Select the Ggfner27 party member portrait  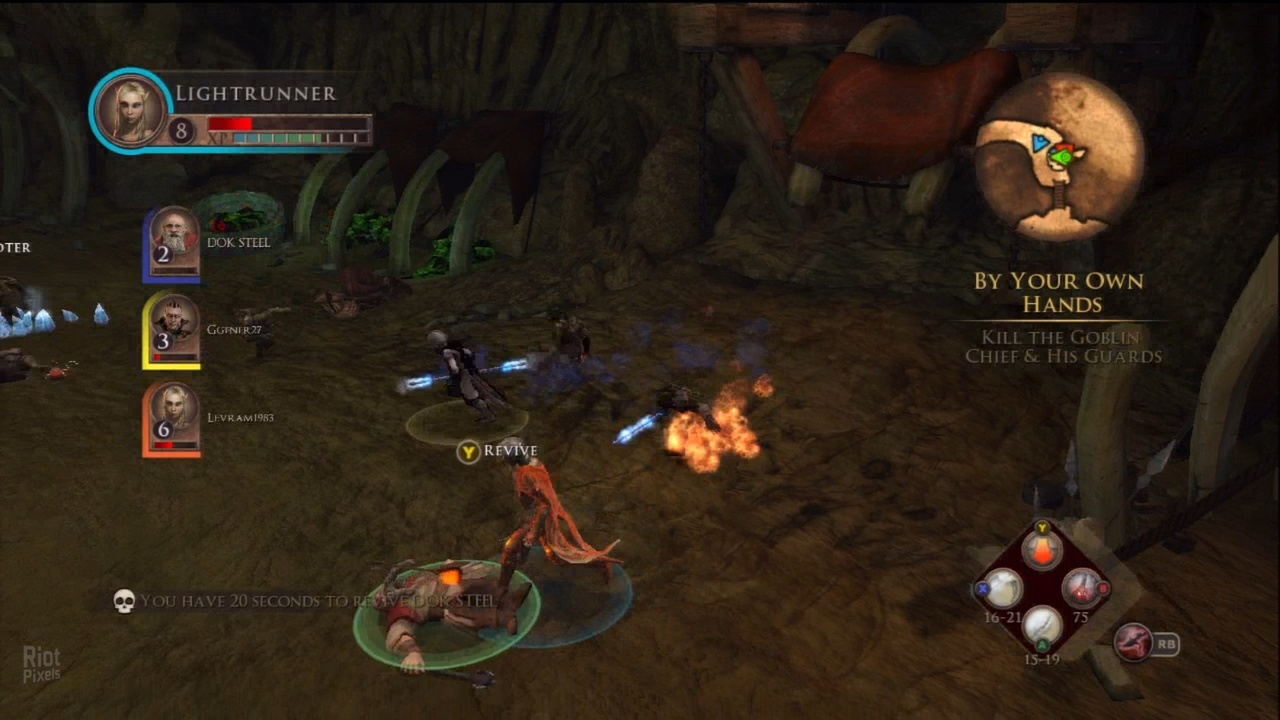point(173,330)
